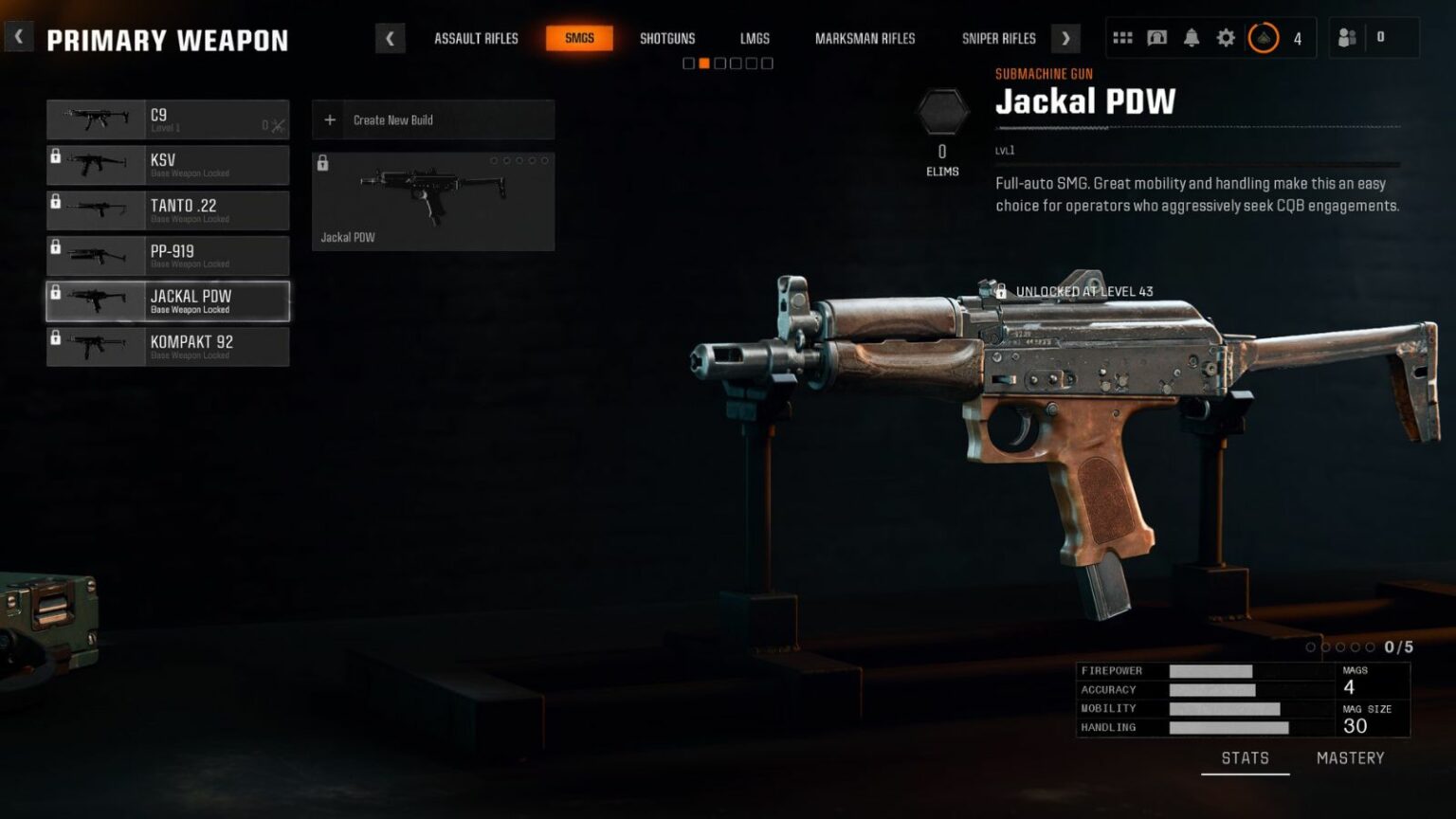Switch to the Mastery view
1456x819 pixels.
pos(1351,757)
